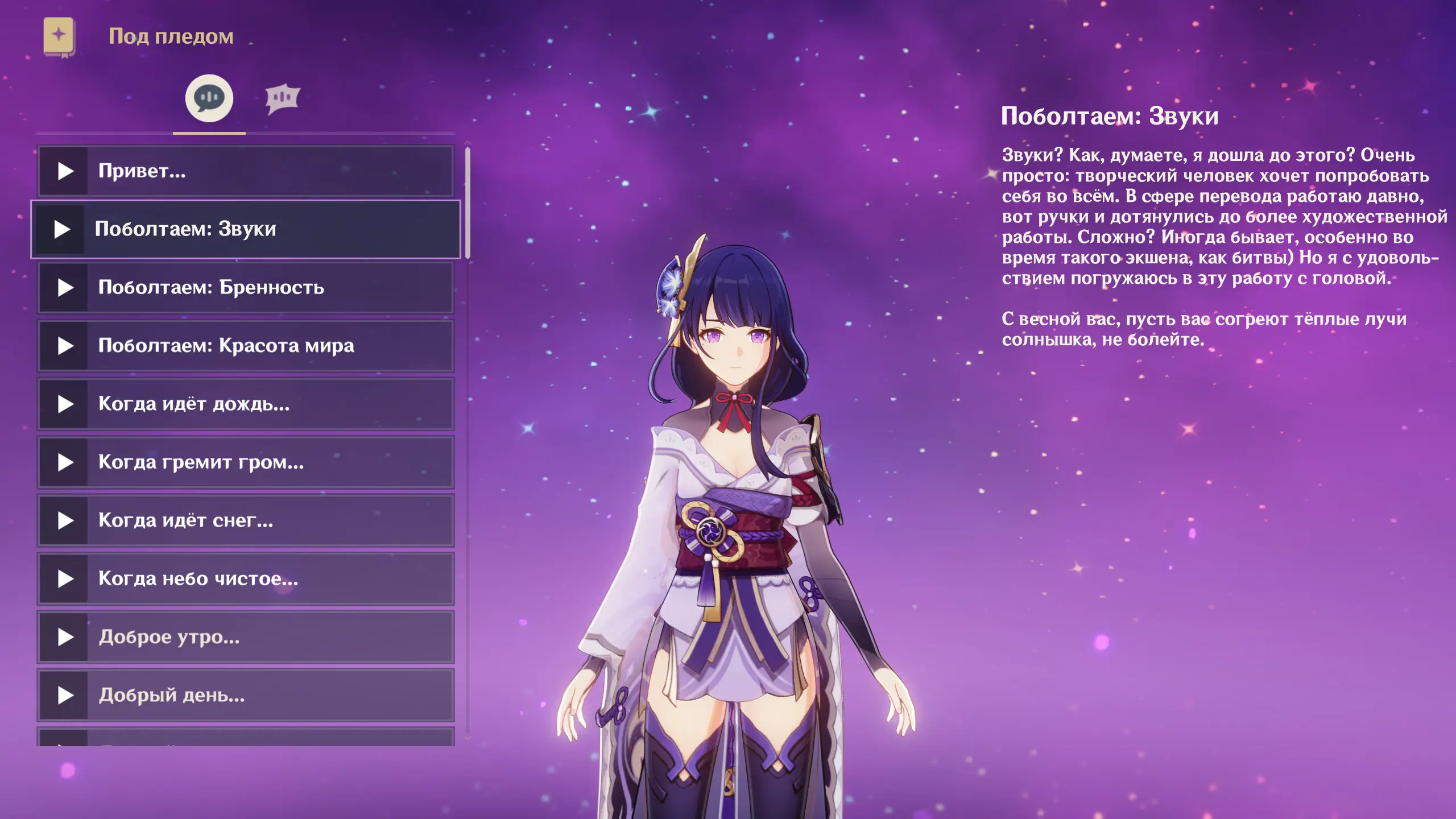Click the voice list scrollbar
Viewport: 1456px width, 819px height.
click(468, 203)
